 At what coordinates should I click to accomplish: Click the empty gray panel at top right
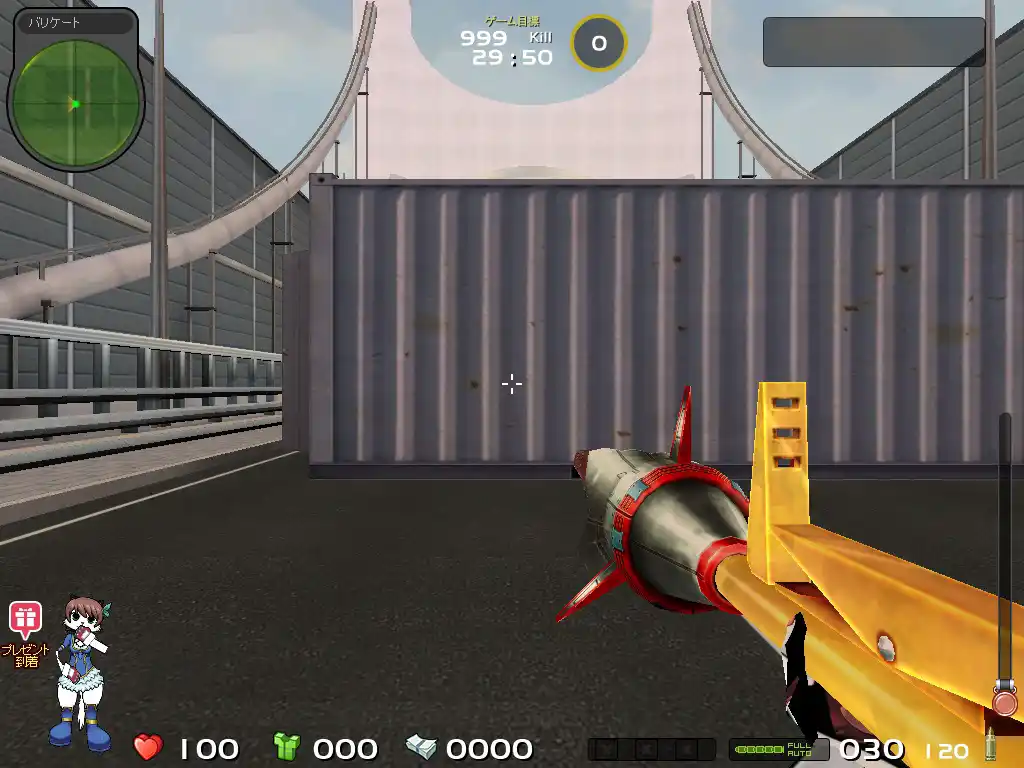[x=873, y=42]
